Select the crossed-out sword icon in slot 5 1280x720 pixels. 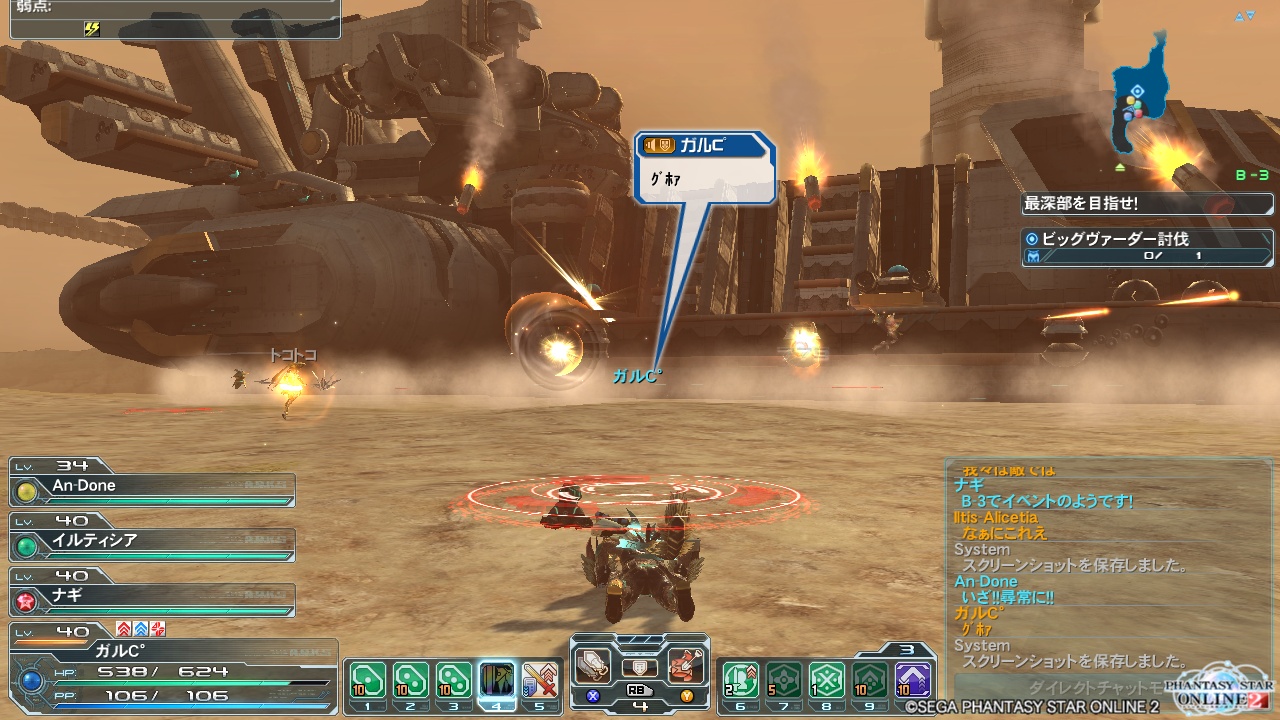pyautogui.click(x=540, y=680)
